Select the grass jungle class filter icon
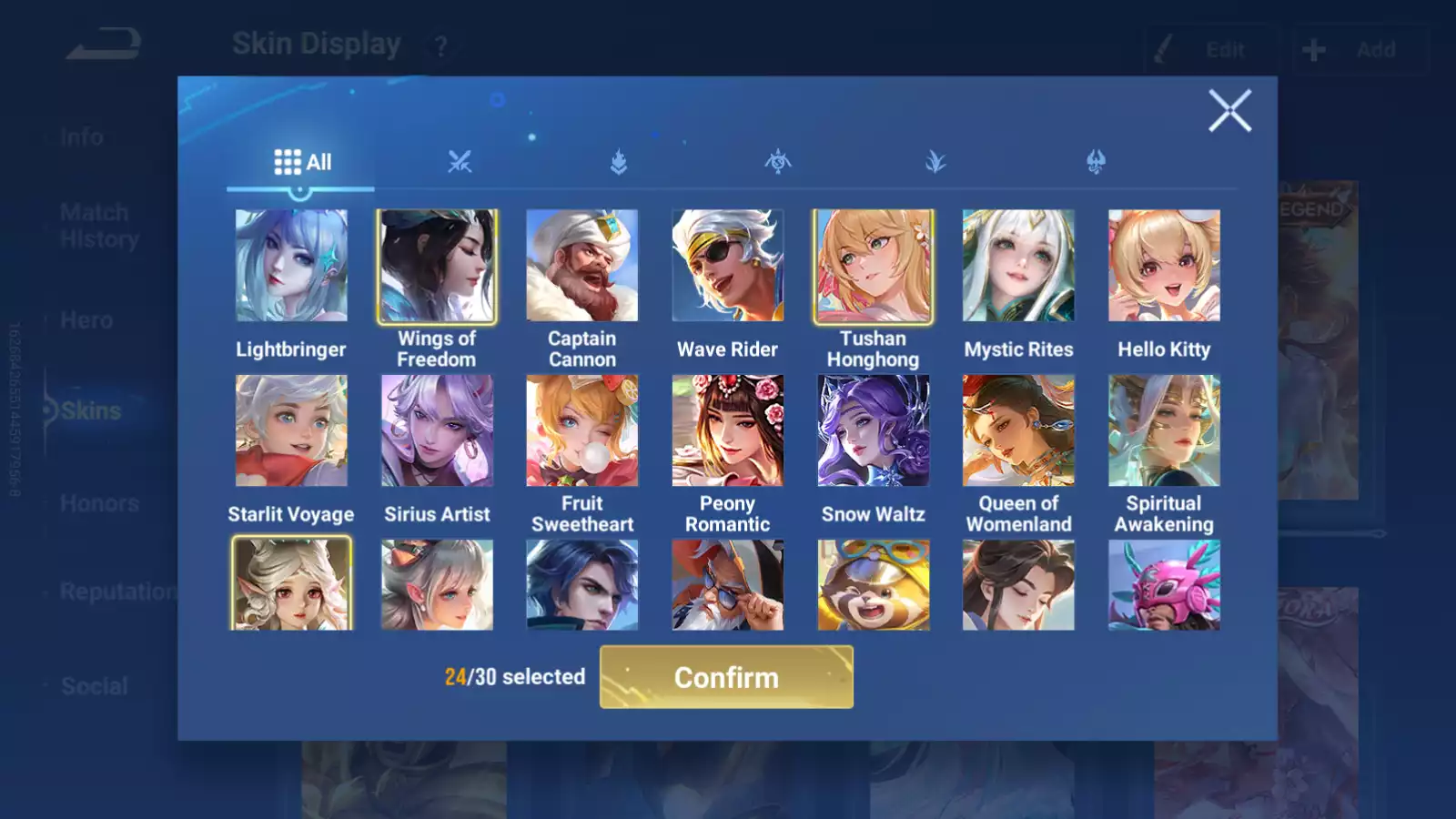1456x819 pixels. (x=937, y=163)
